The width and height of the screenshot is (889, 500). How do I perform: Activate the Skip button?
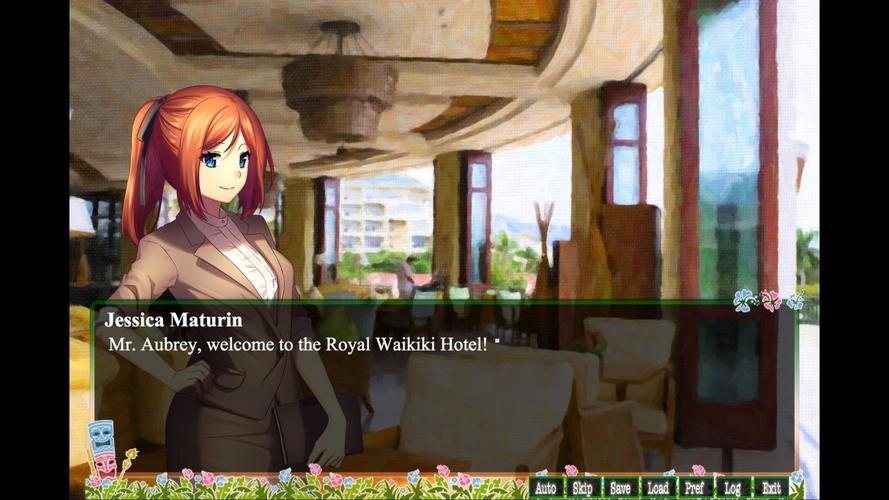[x=582, y=488]
